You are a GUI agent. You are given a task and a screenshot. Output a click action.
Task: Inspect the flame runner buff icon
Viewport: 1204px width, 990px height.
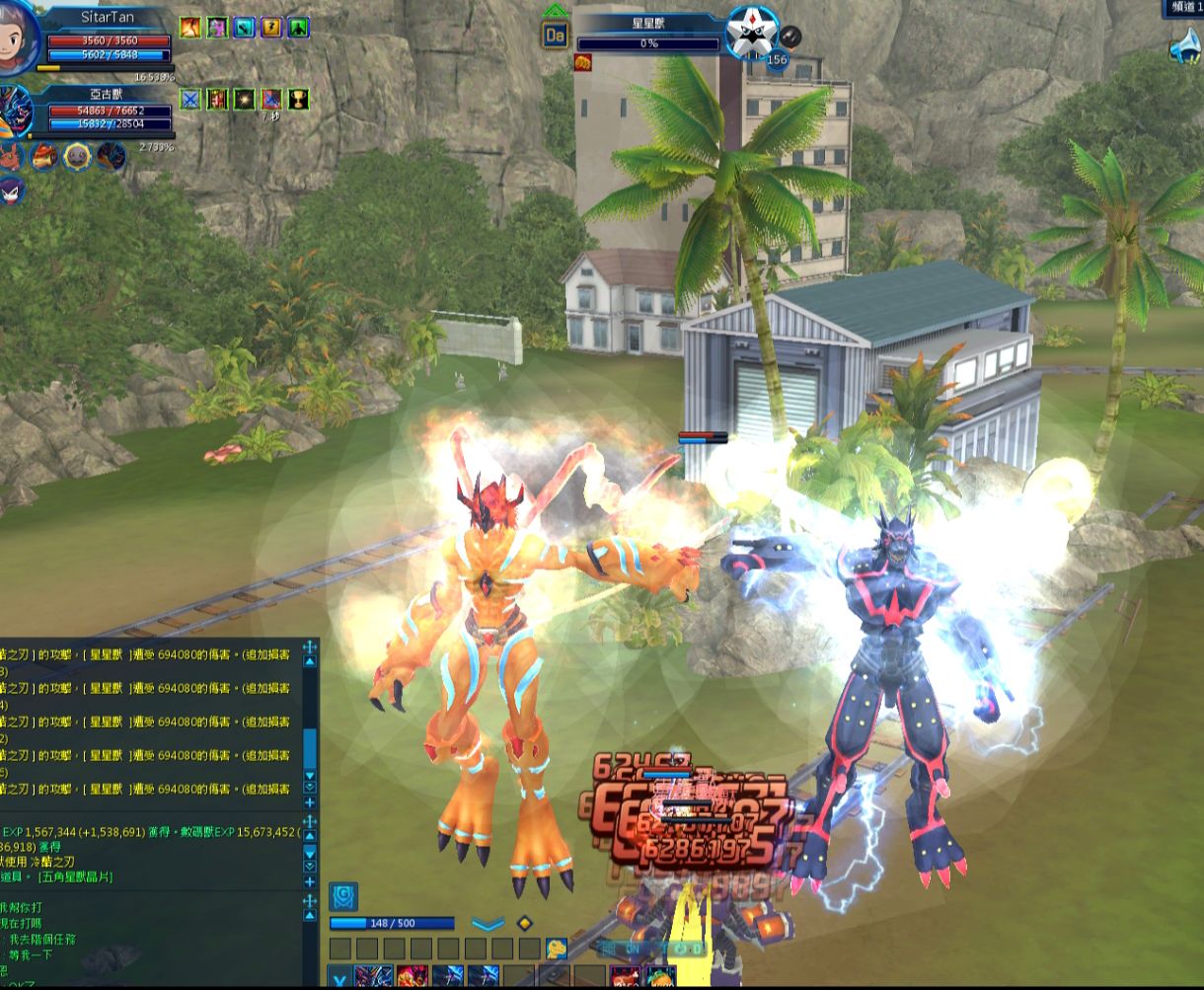[x=189, y=28]
